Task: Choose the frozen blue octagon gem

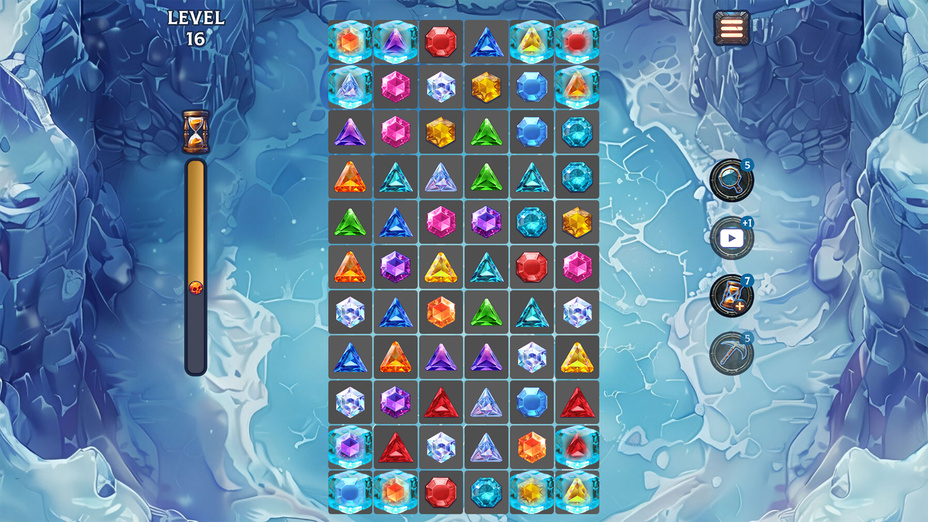Action: pyautogui.click(x=350, y=492)
